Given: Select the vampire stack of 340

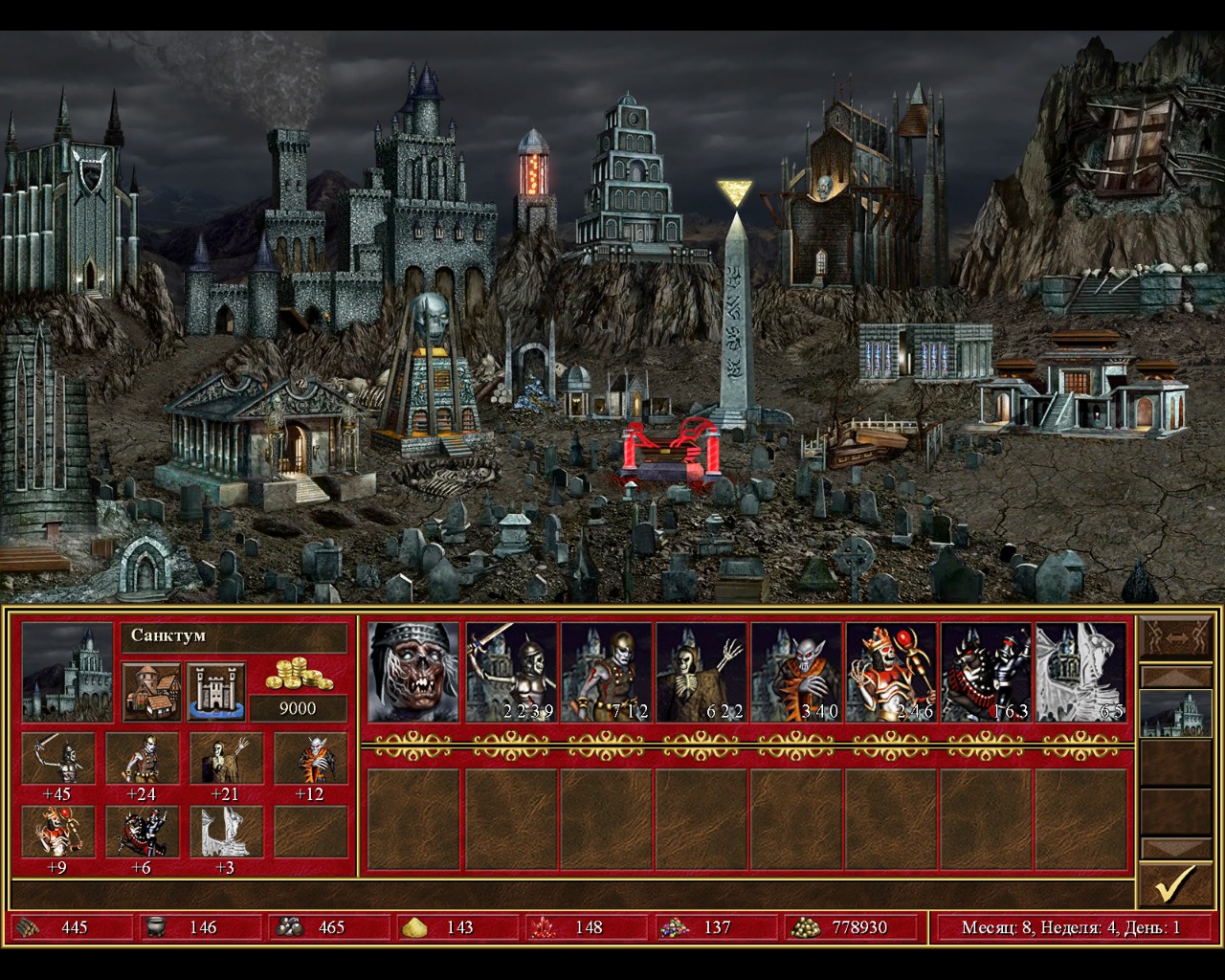Looking at the screenshot, I should tap(796, 672).
